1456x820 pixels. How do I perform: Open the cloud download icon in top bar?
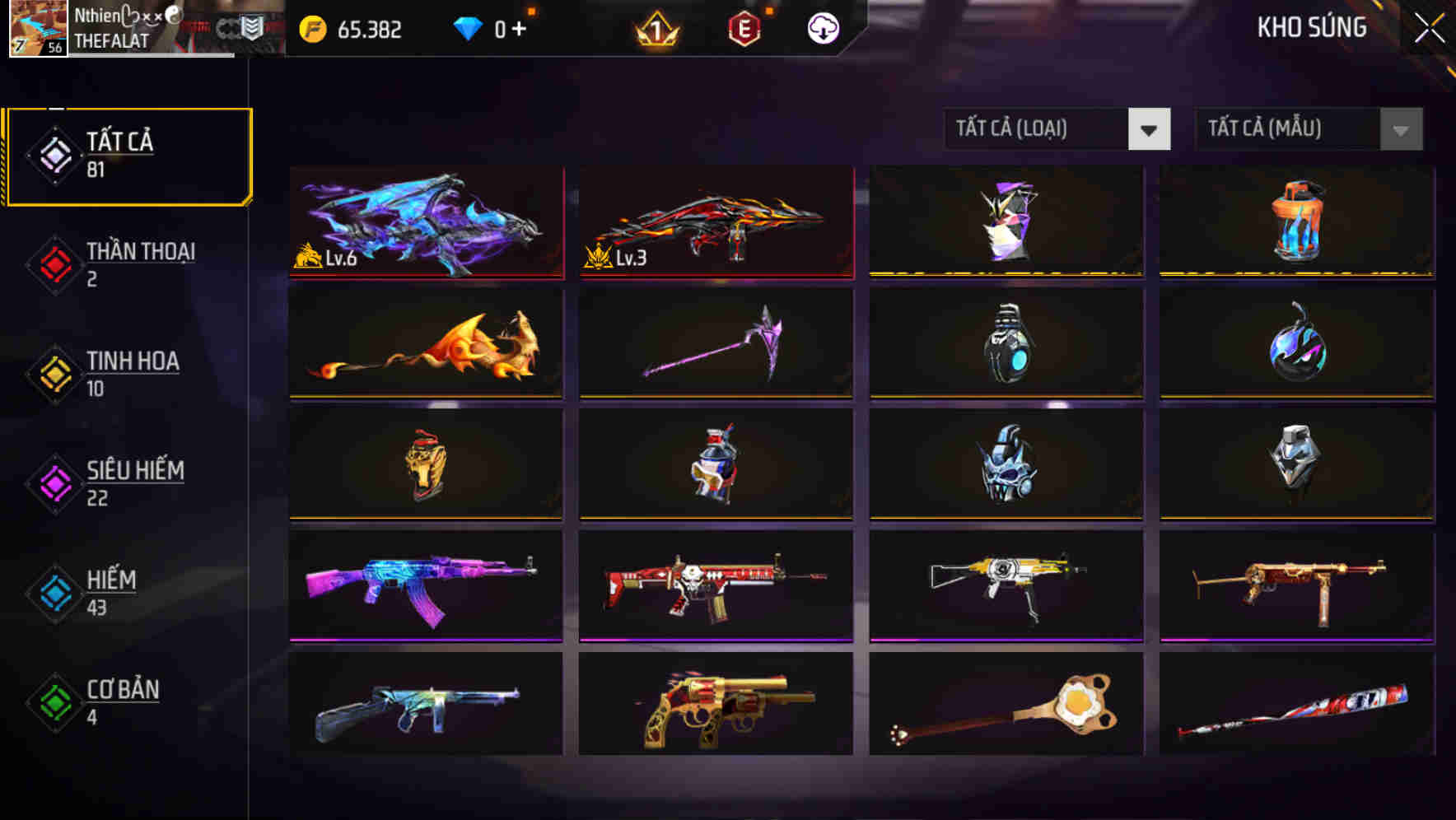[821, 27]
